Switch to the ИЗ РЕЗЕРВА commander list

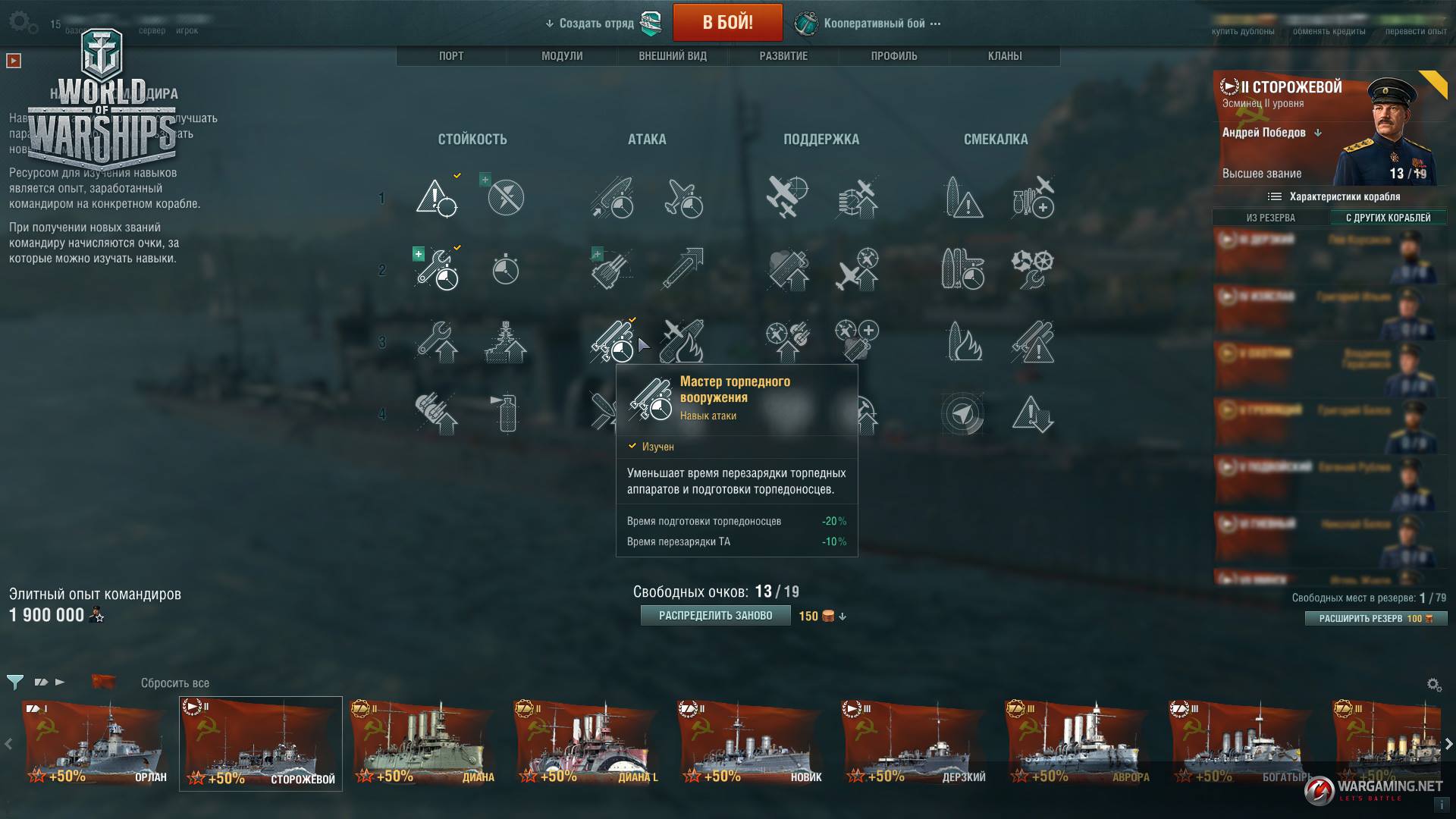(1271, 218)
